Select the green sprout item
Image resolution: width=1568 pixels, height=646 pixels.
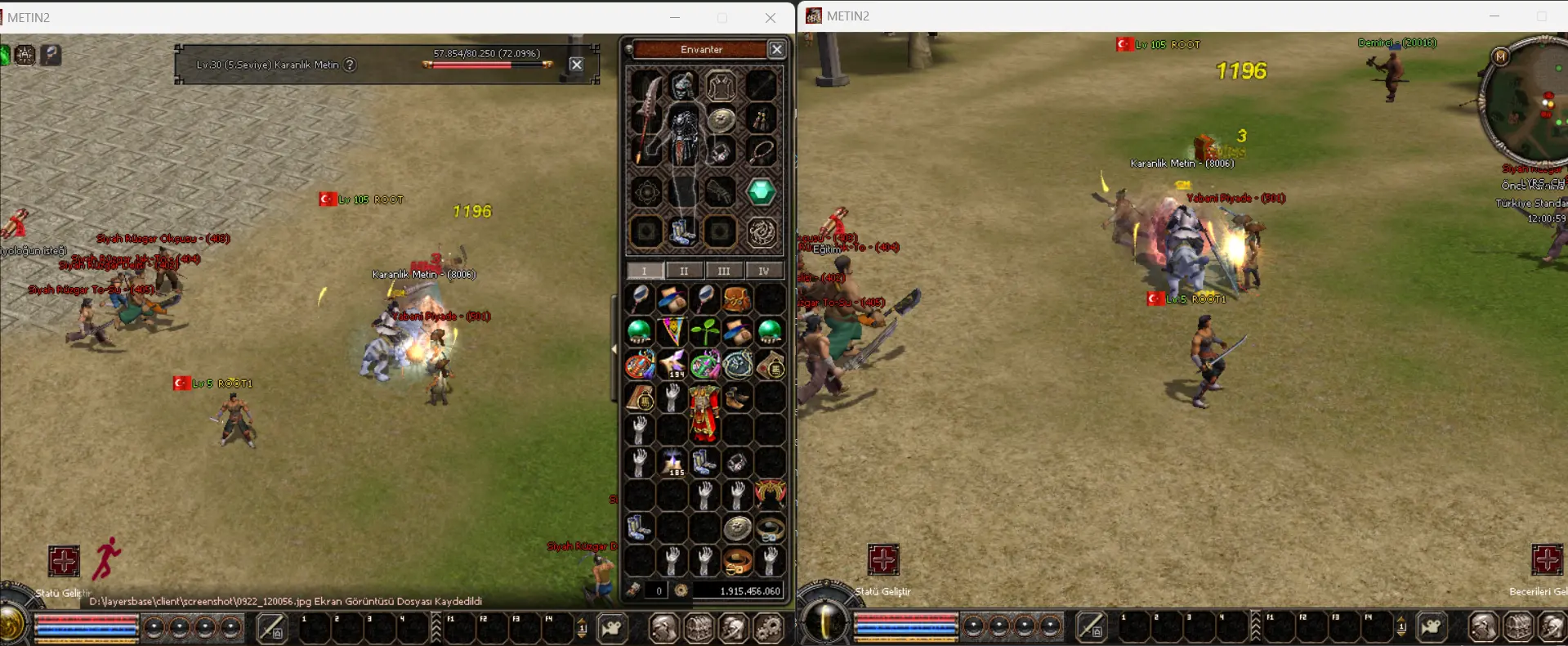pos(704,331)
